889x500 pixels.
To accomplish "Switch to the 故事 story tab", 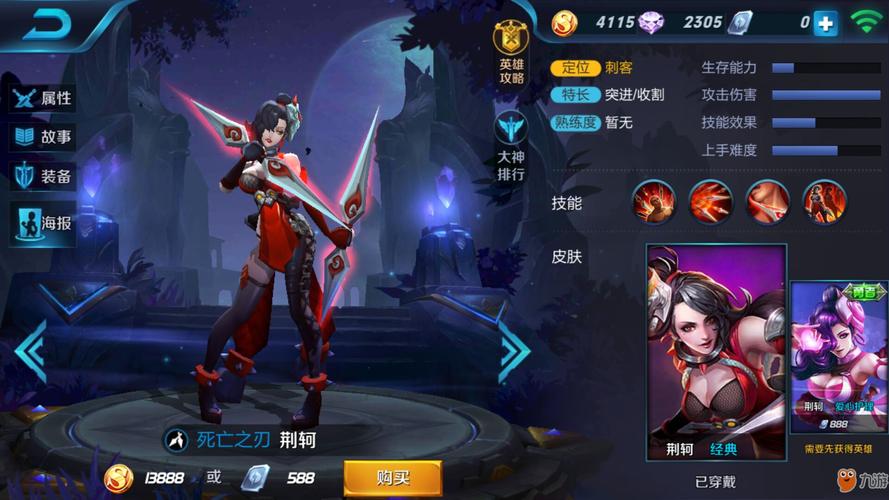I will coord(43,138).
